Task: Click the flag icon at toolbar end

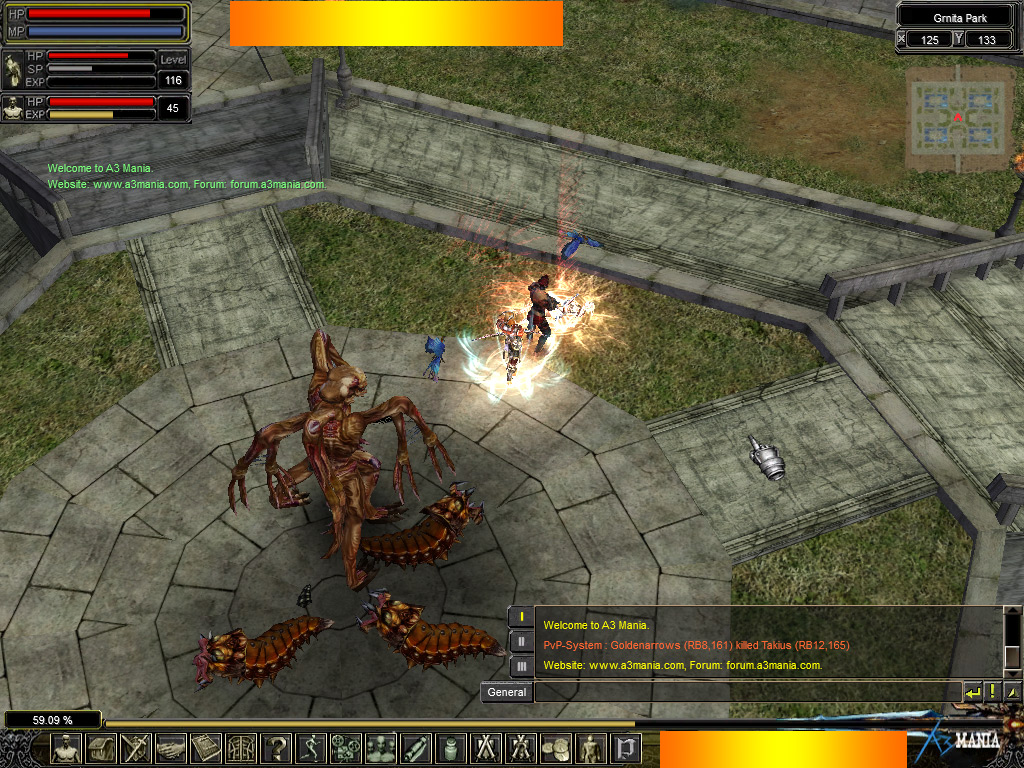Action: coord(626,748)
